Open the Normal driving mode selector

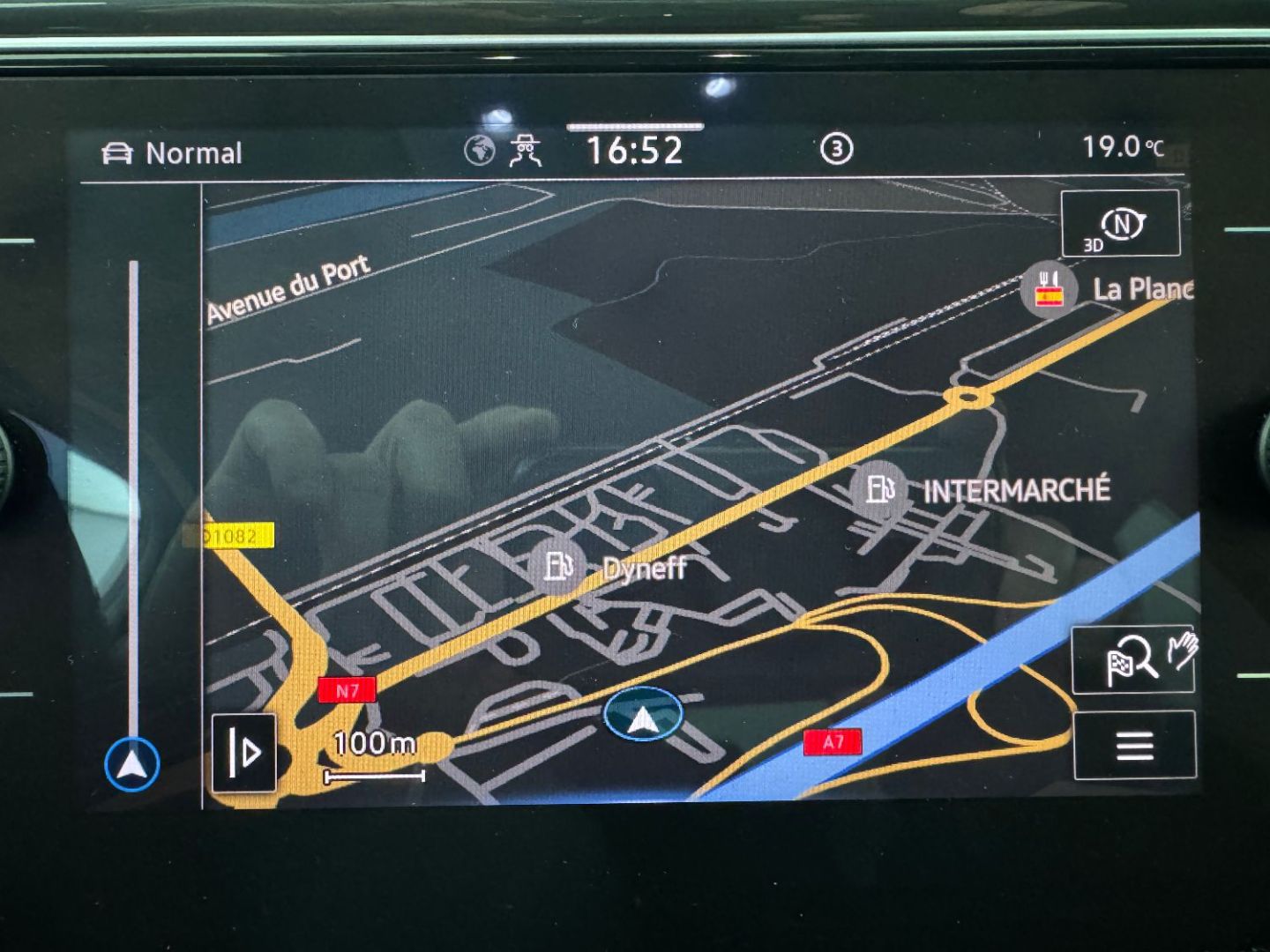(173, 153)
